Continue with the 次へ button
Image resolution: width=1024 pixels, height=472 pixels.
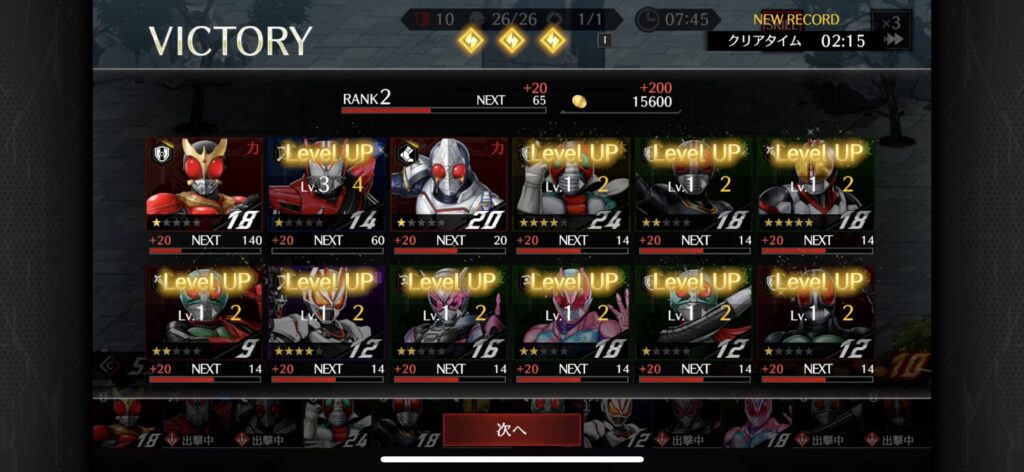(x=511, y=430)
